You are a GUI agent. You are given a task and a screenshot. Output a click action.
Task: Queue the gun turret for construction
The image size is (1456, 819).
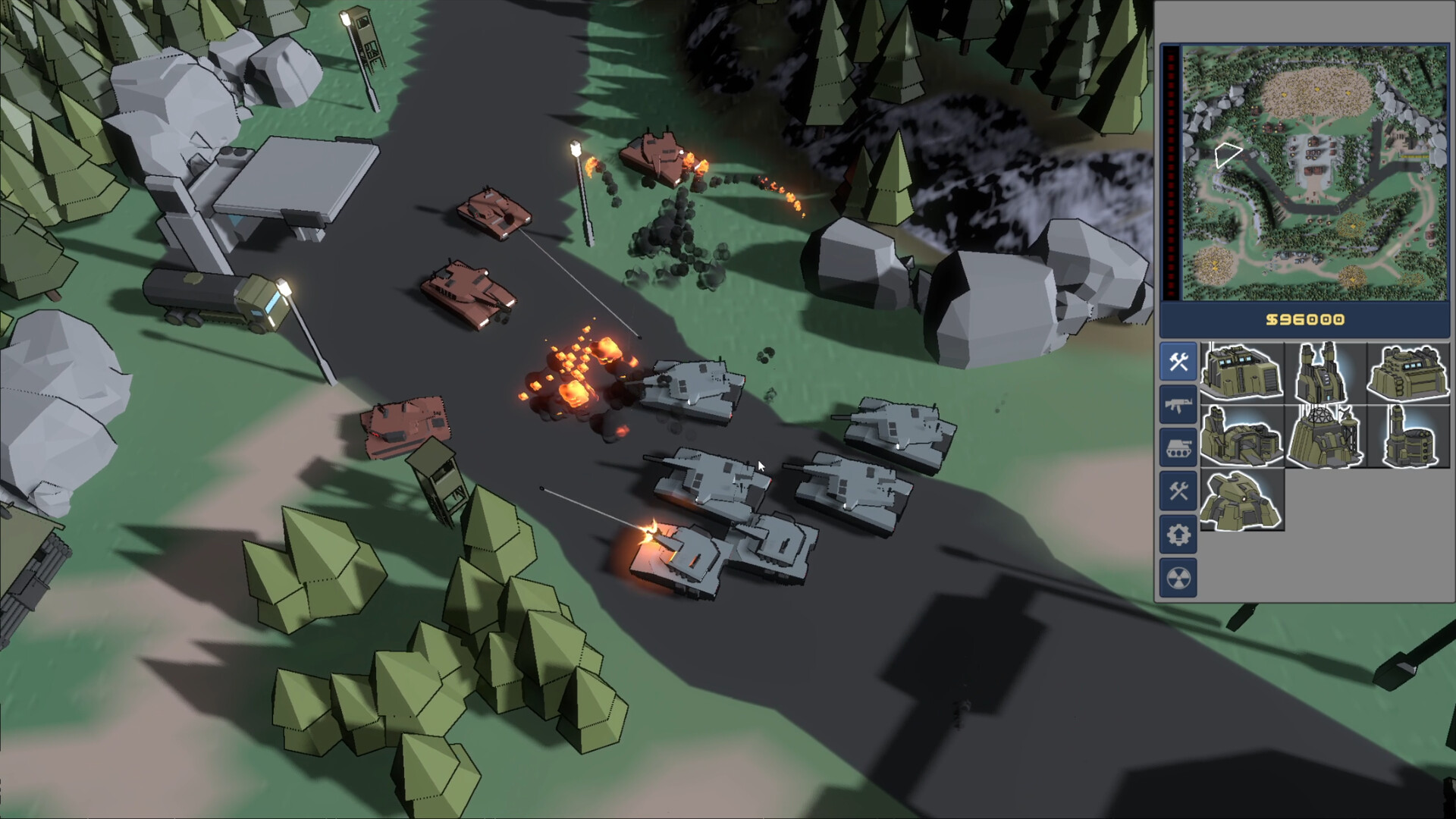1242,500
